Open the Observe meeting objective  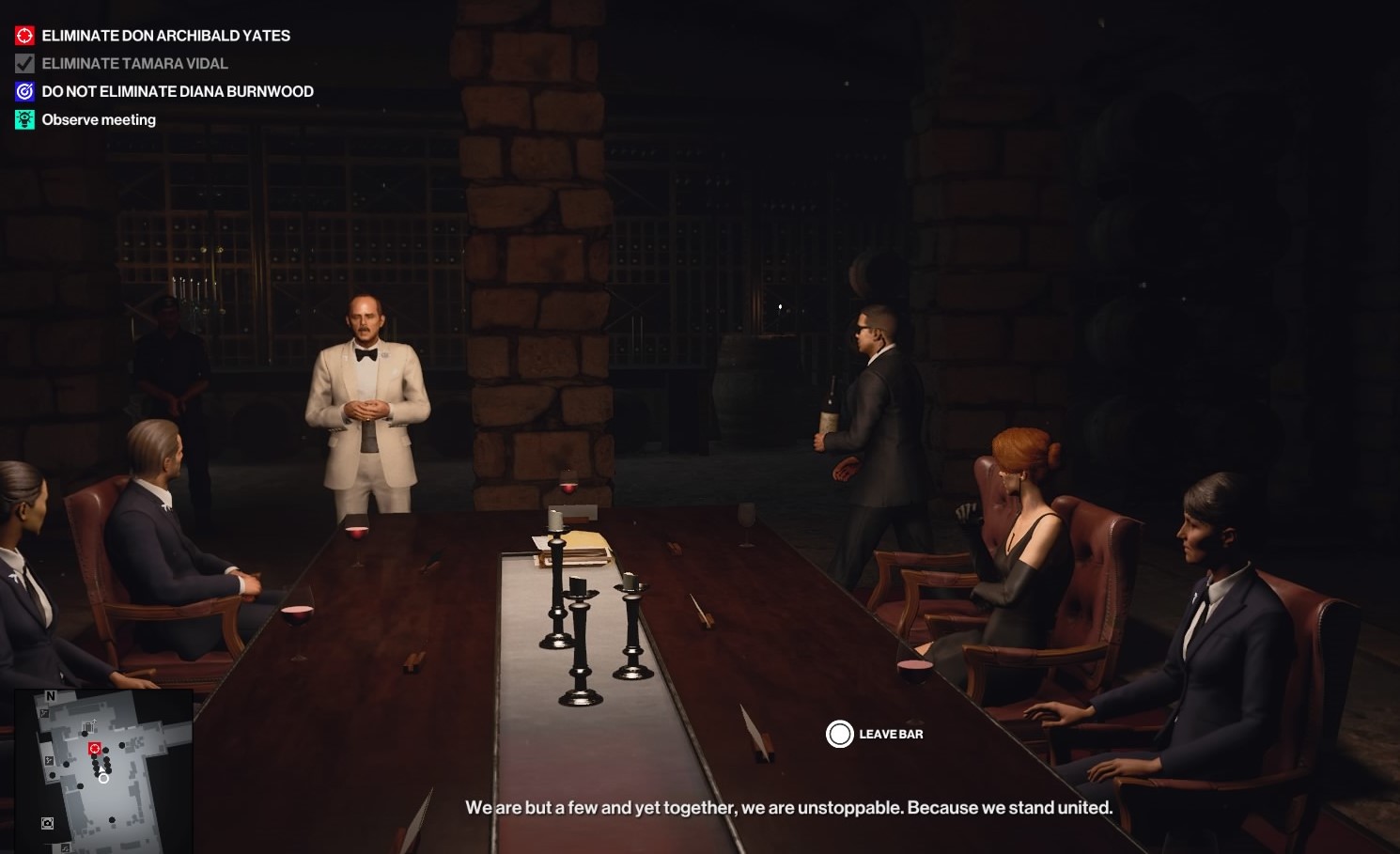(x=99, y=120)
